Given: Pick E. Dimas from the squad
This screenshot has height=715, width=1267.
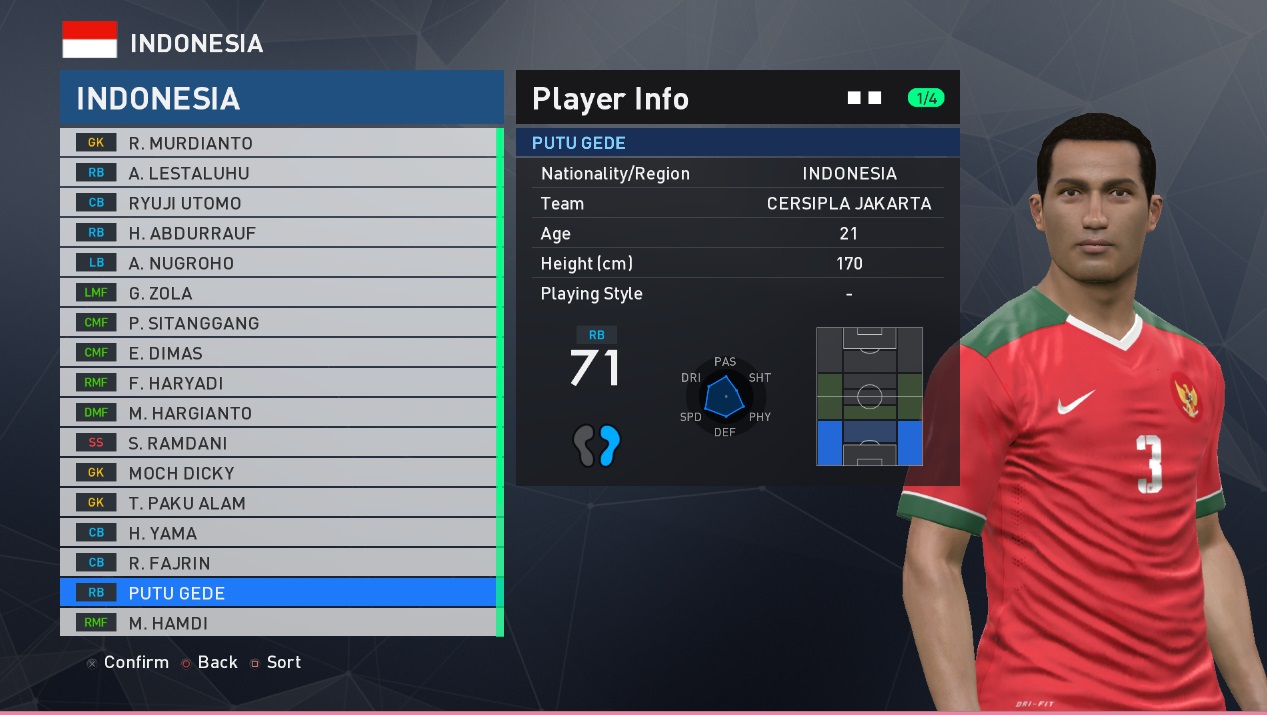Looking at the screenshot, I should [x=278, y=353].
